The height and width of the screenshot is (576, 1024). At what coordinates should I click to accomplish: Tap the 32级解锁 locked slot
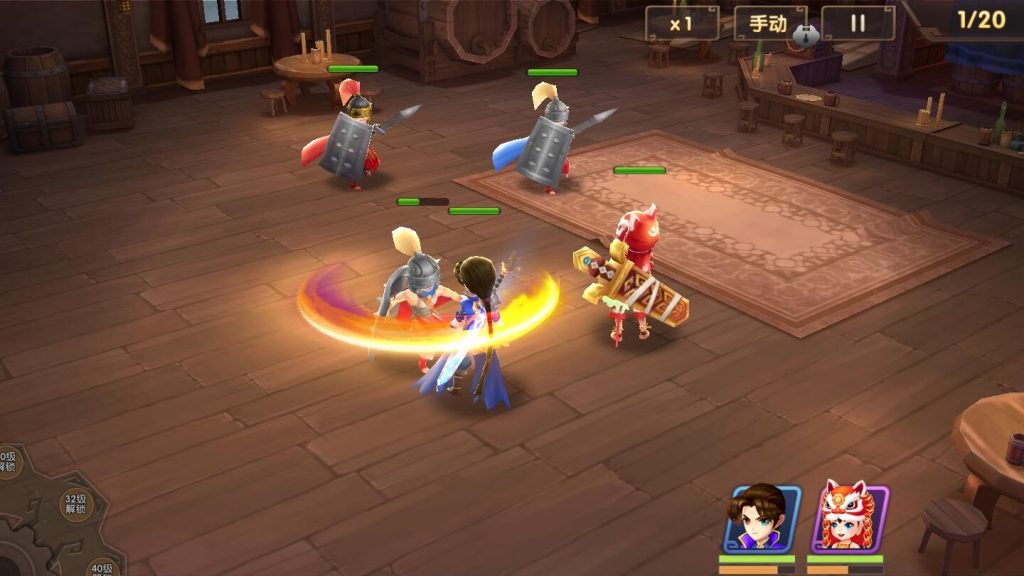click(x=76, y=503)
